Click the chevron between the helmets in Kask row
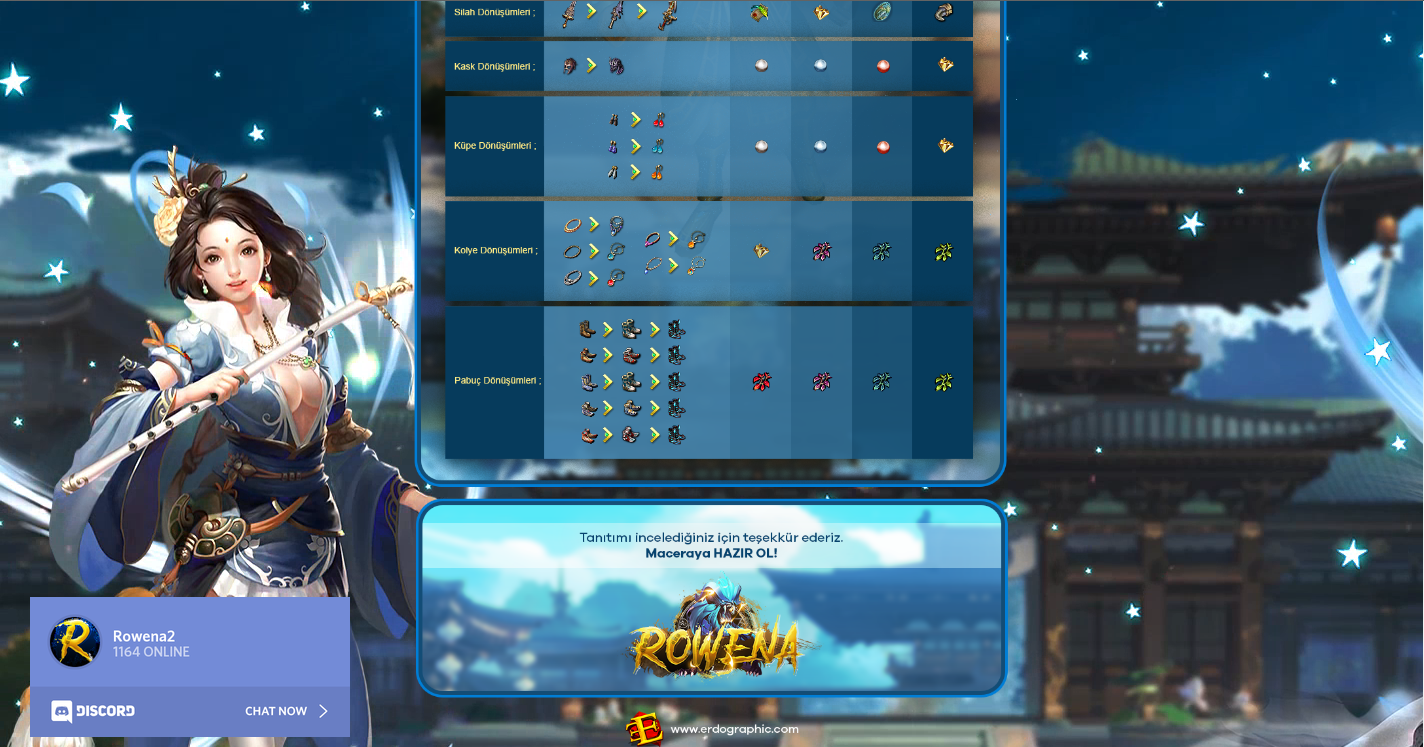 click(x=590, y=64)
